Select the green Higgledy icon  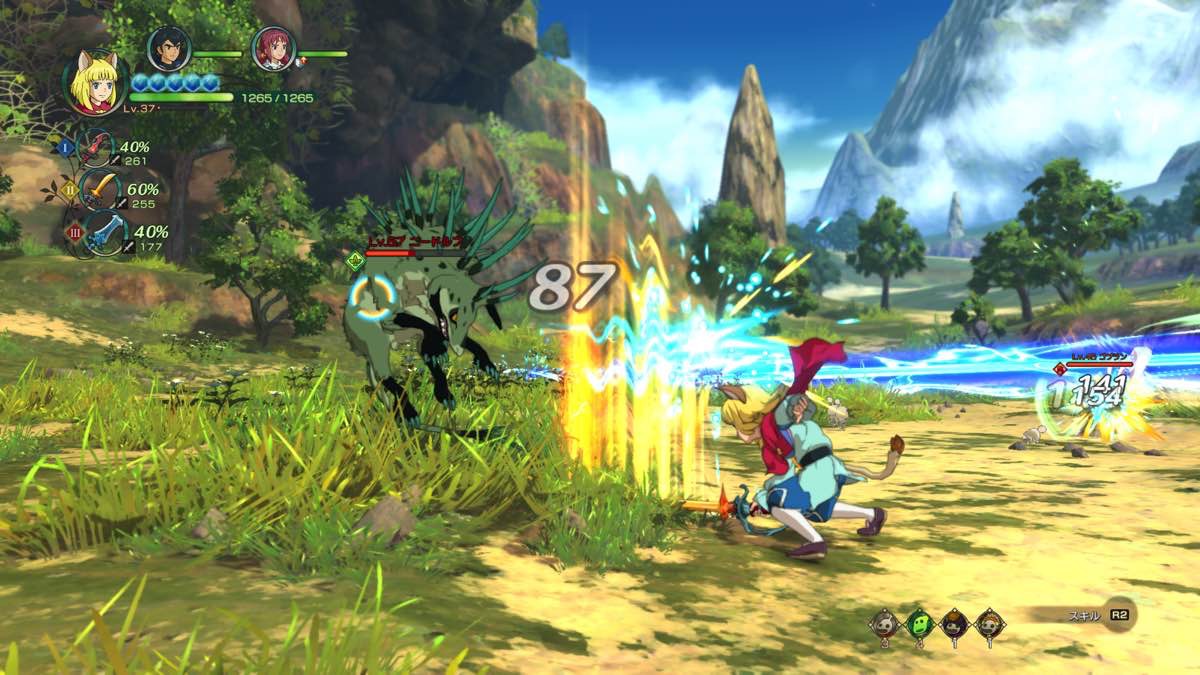point(920,624)
